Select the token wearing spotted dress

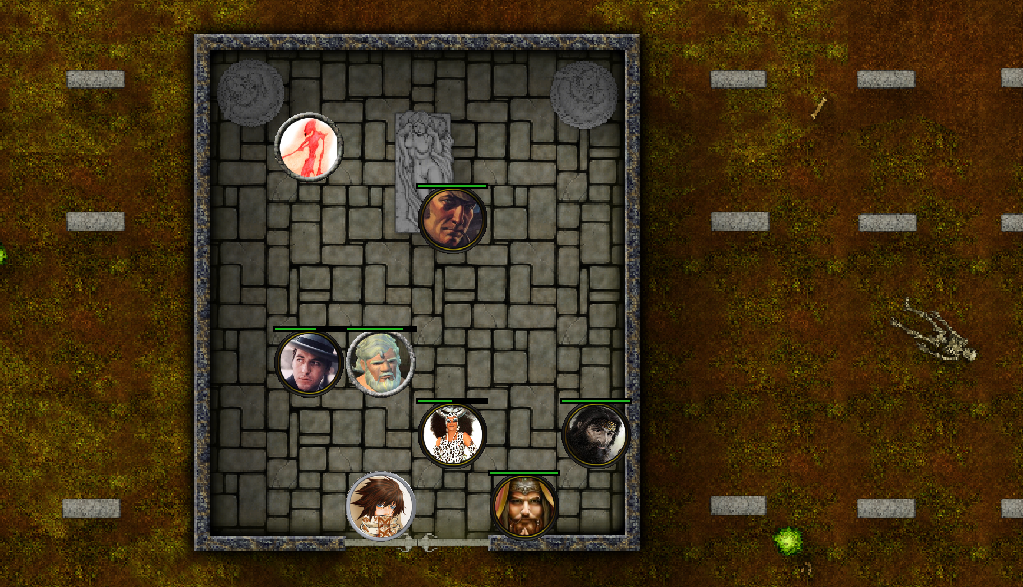pos(452,434)
